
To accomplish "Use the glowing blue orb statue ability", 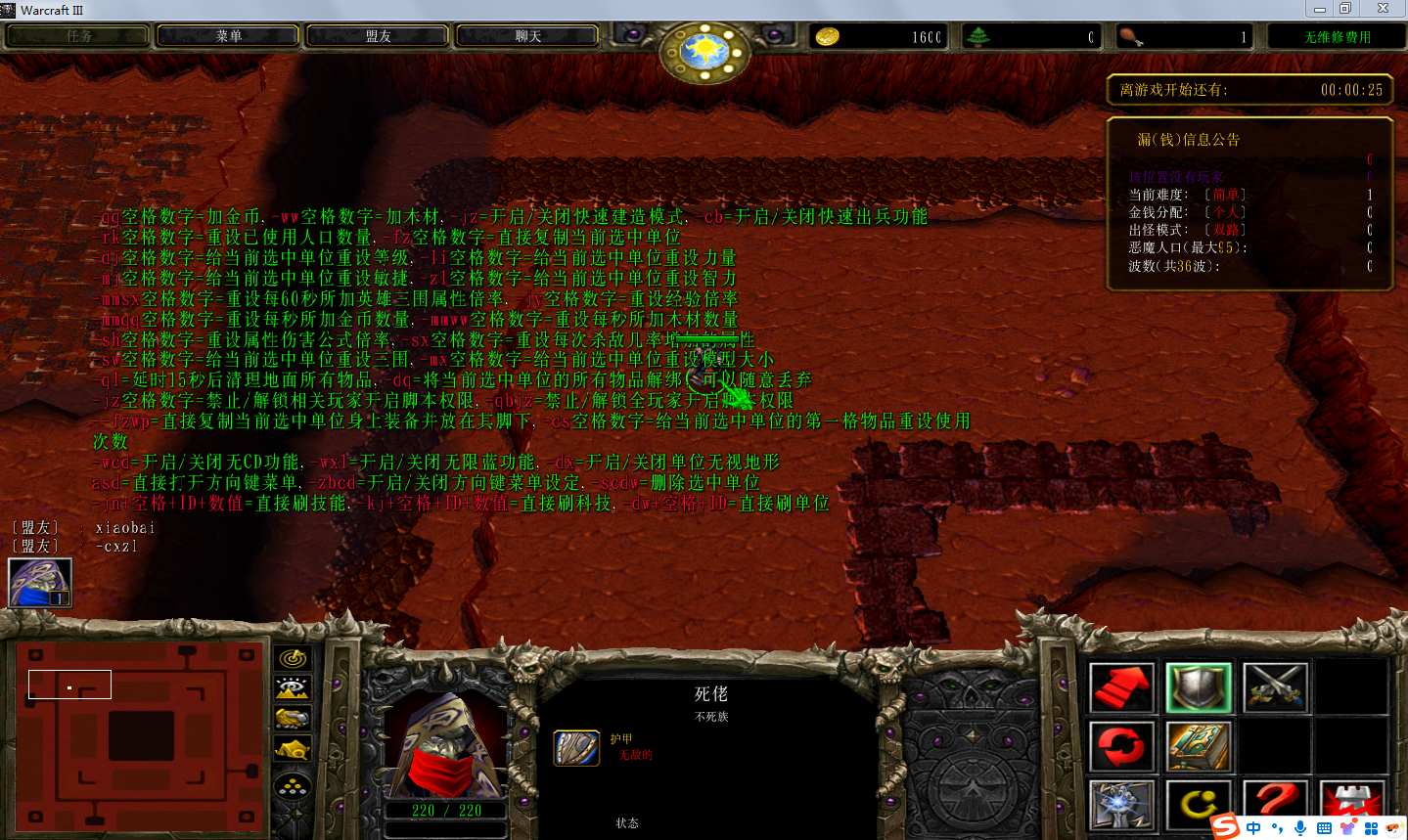I will tap(1121, 806).
